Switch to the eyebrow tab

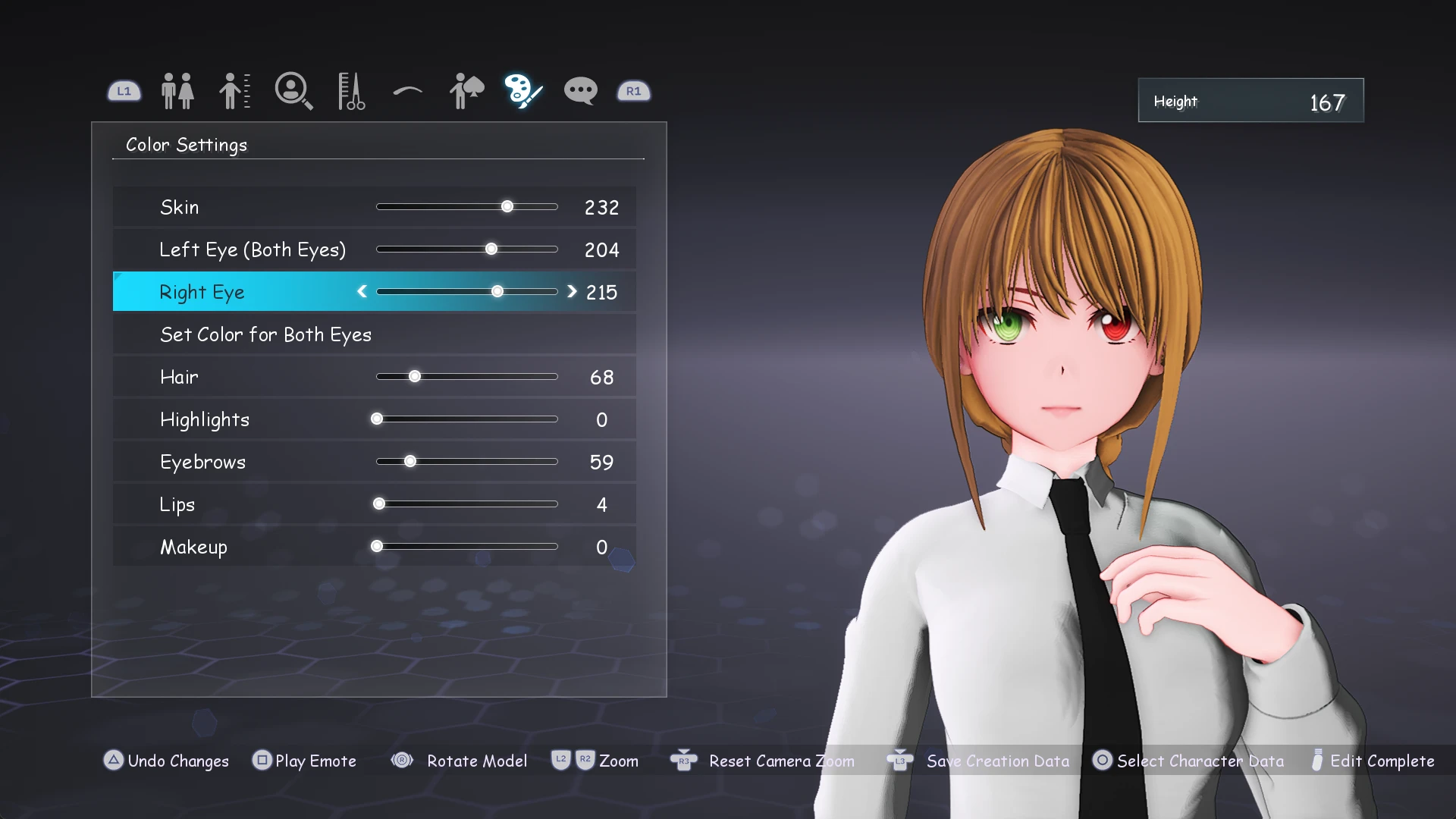408,92
